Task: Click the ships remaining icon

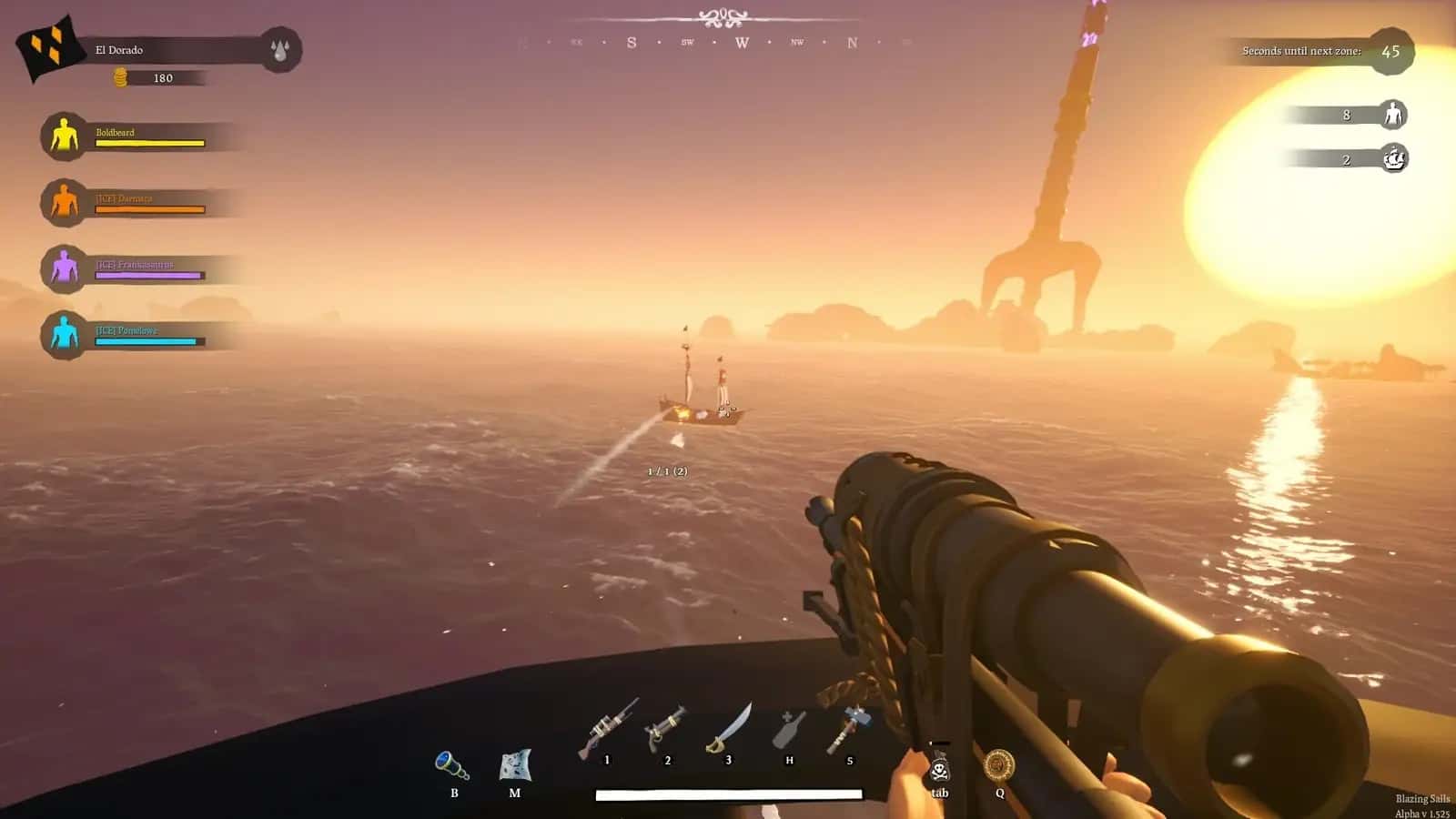Action: (1394, 159)
